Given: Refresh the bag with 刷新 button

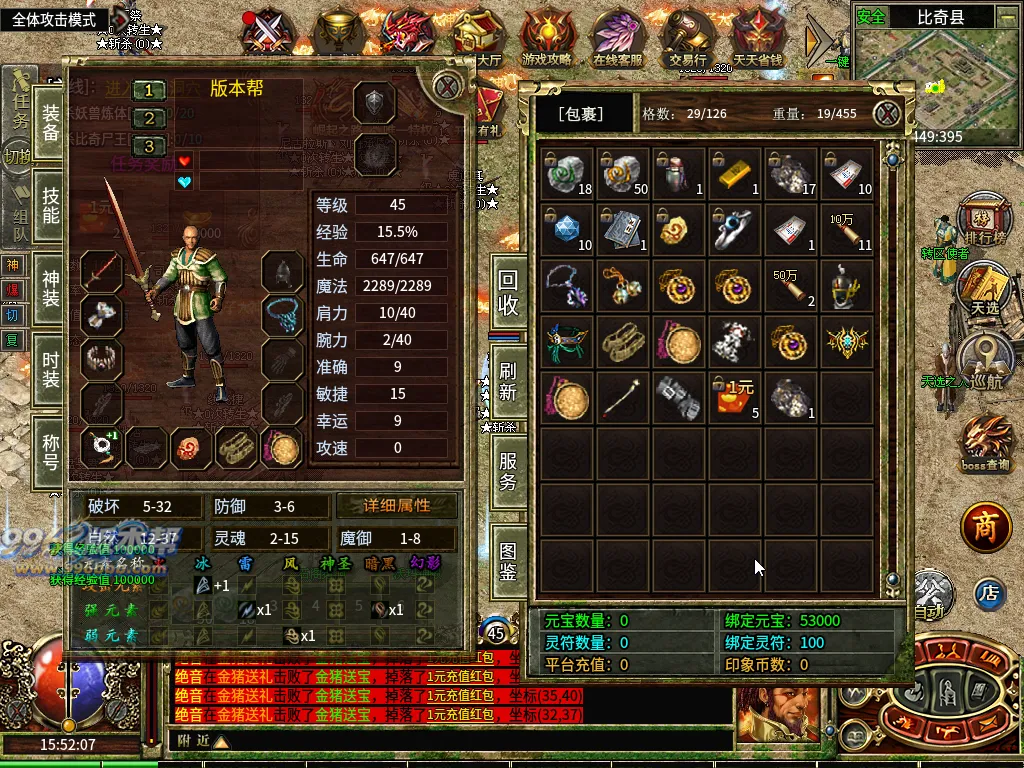Looking at the screenshot, I should pos(508,380).
